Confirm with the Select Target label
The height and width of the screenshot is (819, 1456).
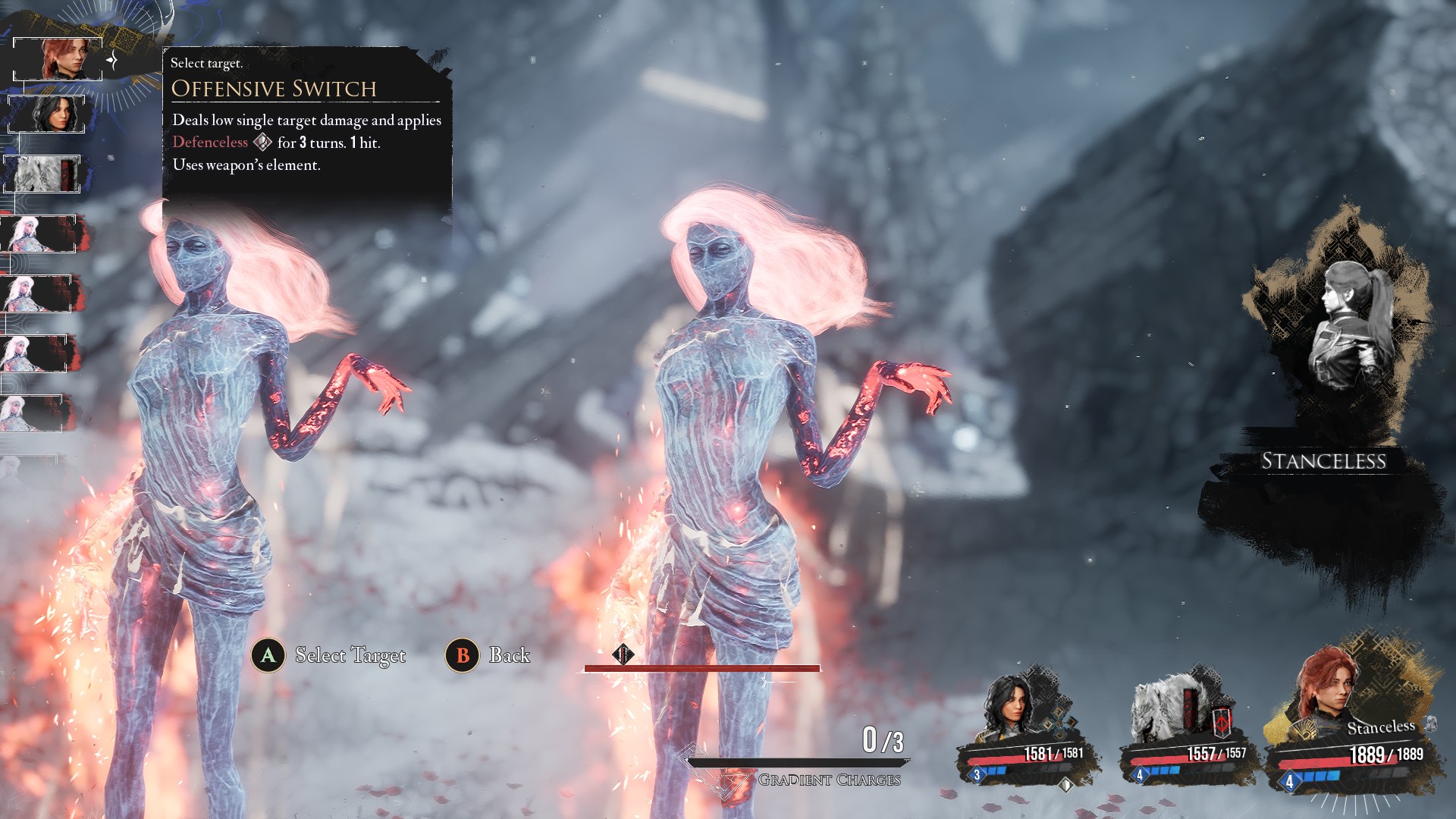point(350,655)
